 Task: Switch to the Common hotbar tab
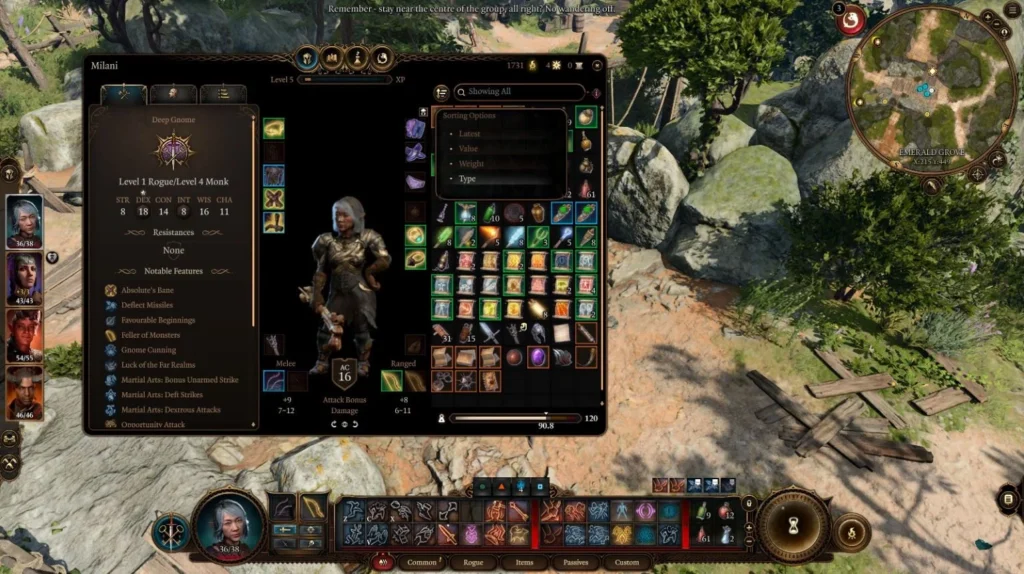[x=422, y=563]
